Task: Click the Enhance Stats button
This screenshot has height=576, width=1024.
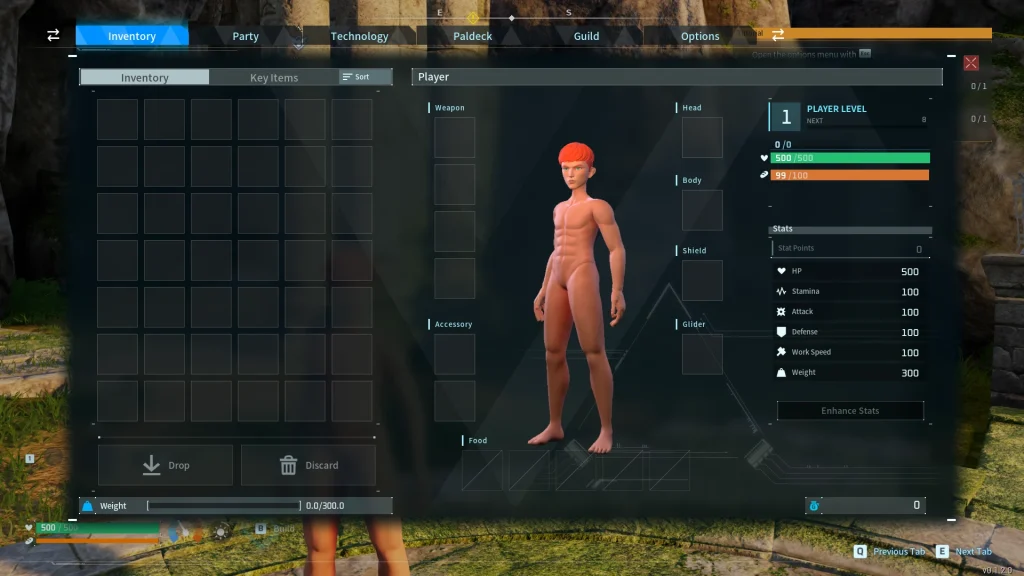Action: [850, 411]
